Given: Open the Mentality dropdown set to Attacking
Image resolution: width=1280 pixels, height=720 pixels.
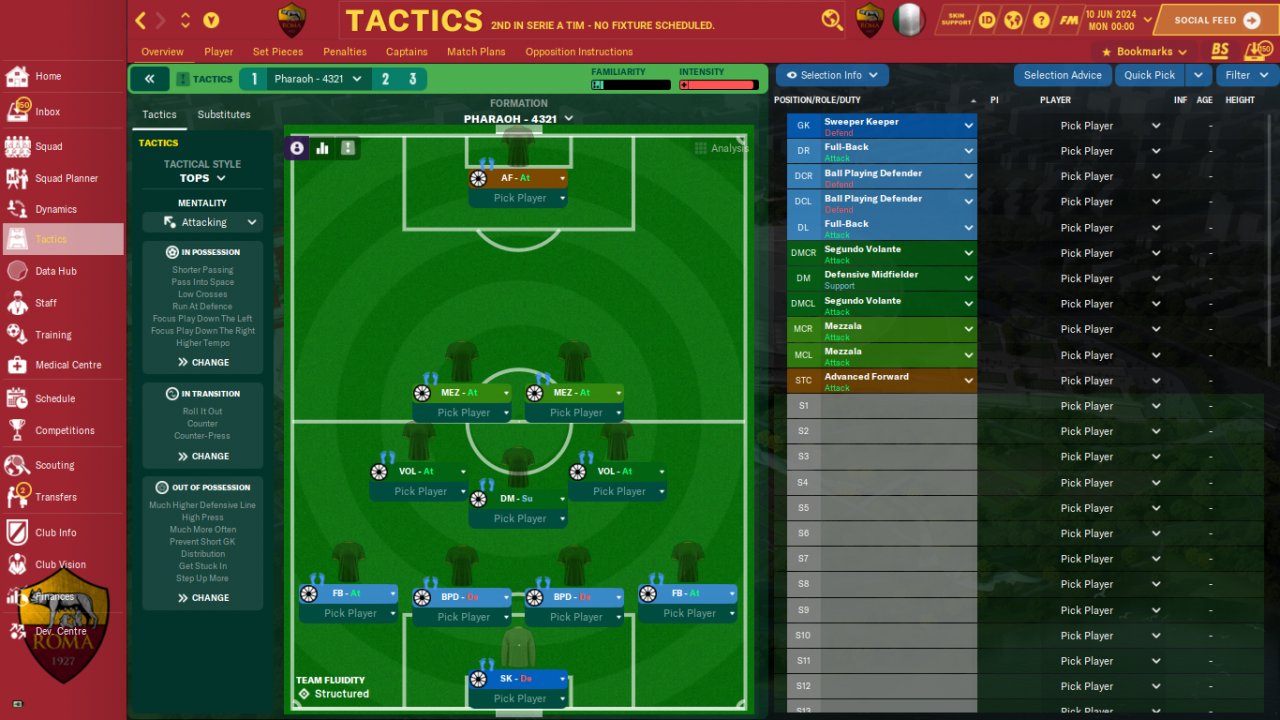Looking at the screenshot, I should click(x=203, y=222).
